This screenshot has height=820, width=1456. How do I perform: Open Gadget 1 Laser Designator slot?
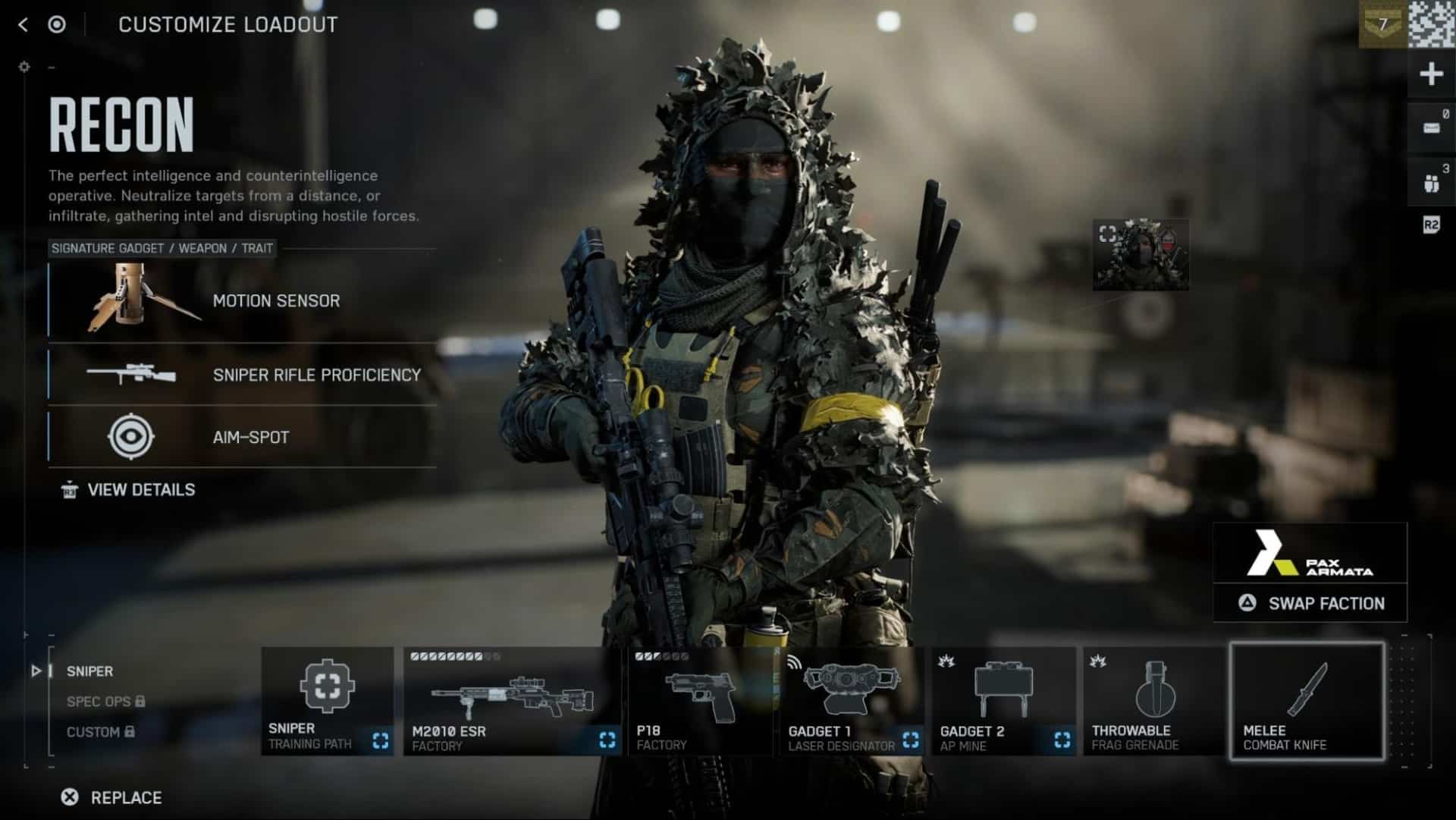click(852, 701)
